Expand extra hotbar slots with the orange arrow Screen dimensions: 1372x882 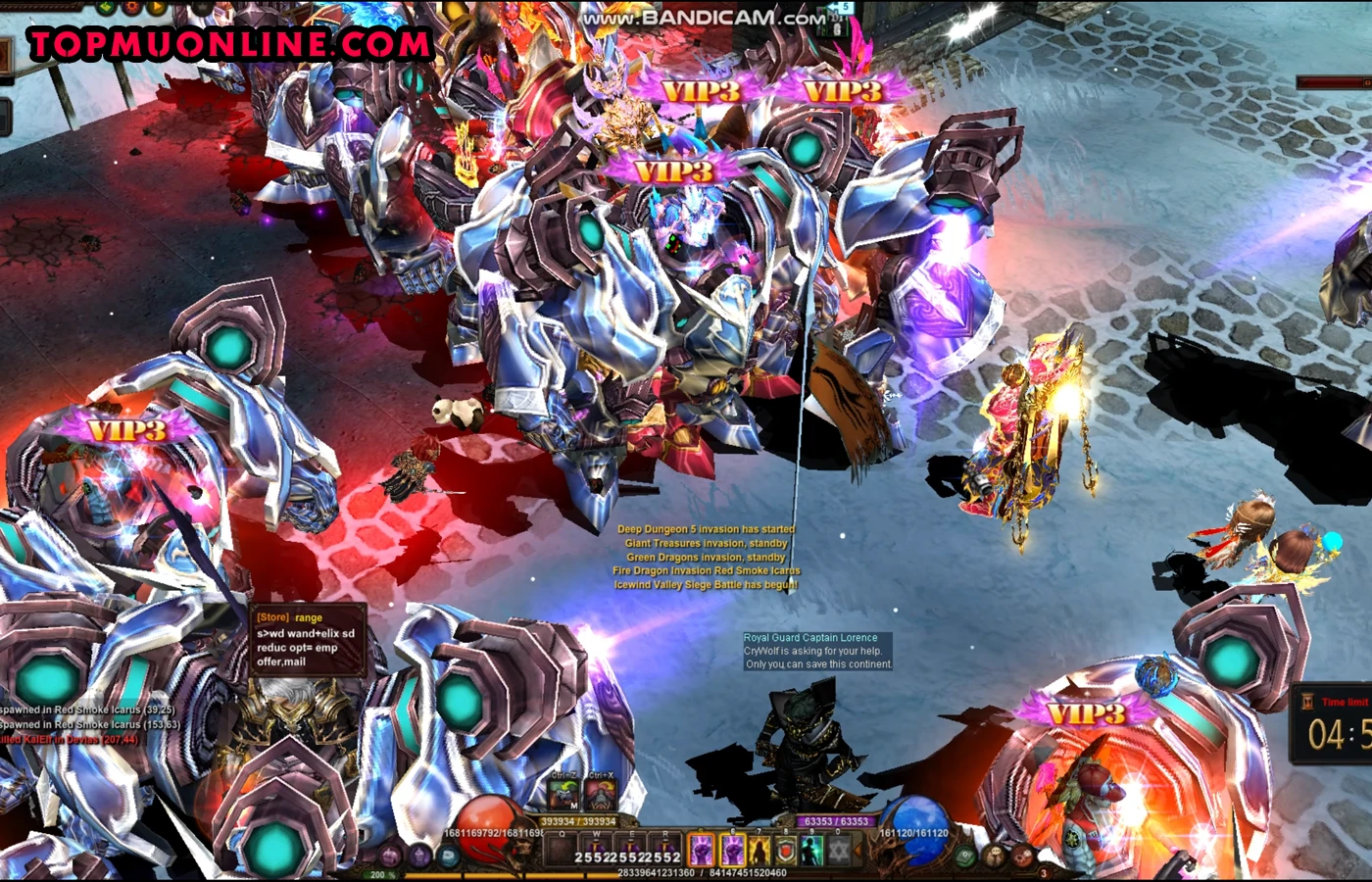(x=856, y=850)
